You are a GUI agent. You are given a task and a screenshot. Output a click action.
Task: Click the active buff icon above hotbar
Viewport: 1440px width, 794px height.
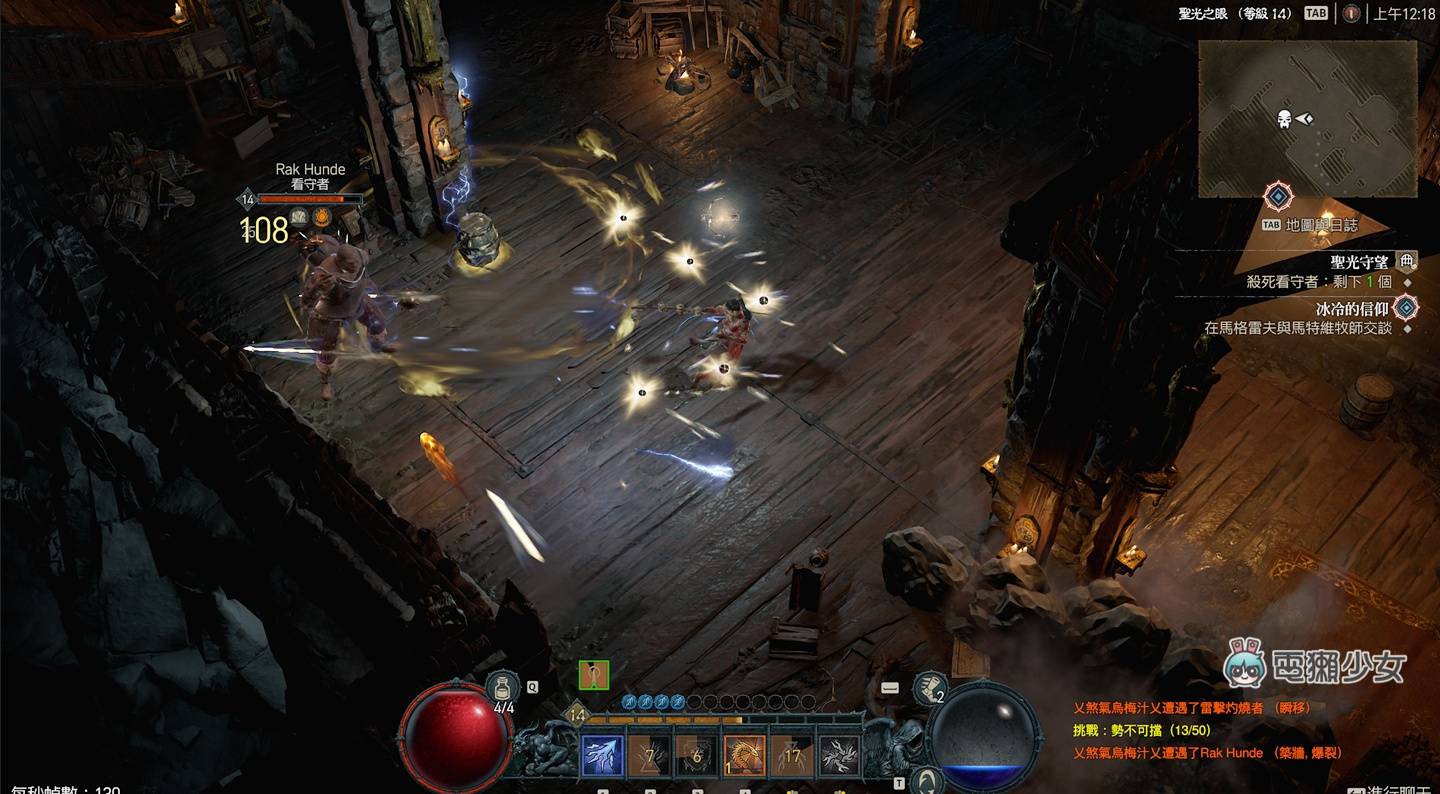pos(594,675)
